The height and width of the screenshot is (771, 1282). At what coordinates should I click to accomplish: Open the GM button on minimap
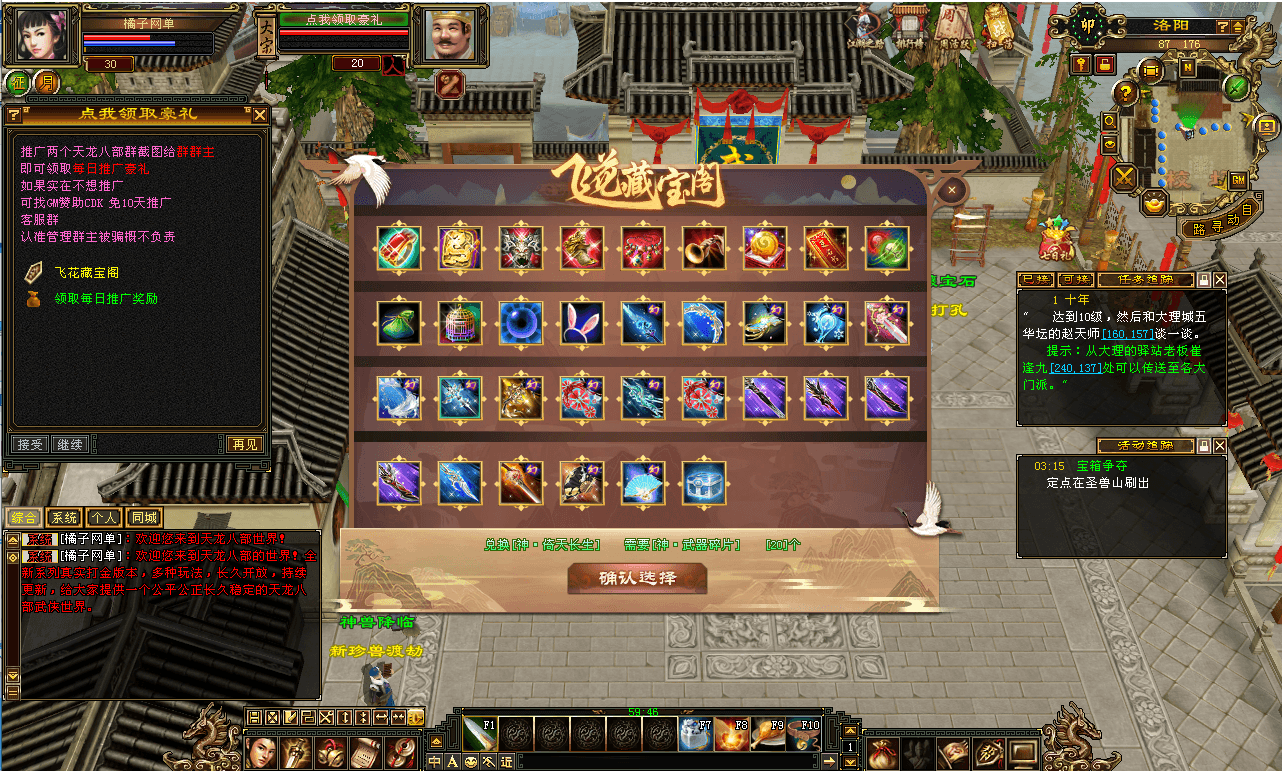click(1238, 180)
